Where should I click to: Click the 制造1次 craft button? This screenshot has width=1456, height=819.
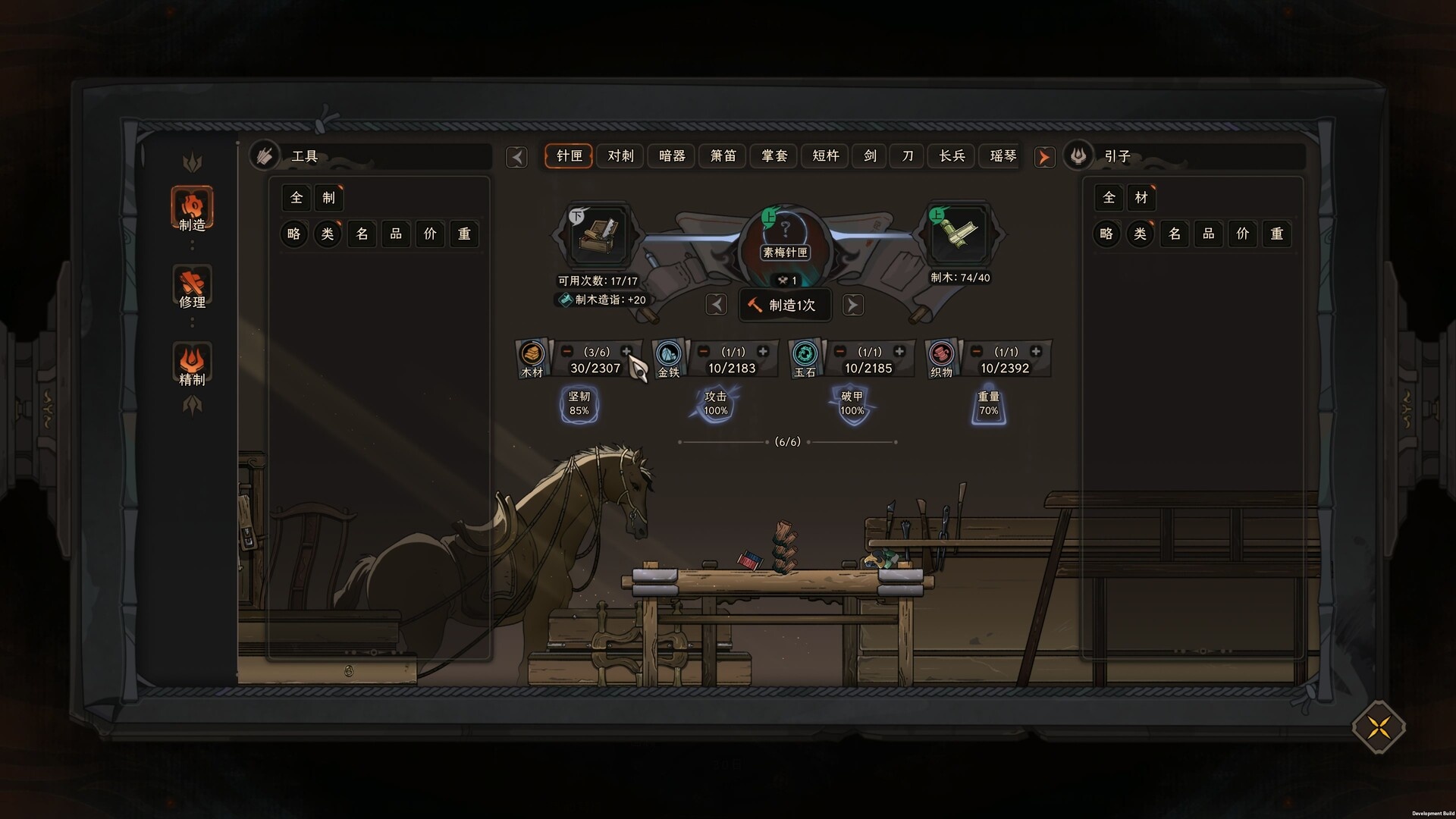point(784,305)
